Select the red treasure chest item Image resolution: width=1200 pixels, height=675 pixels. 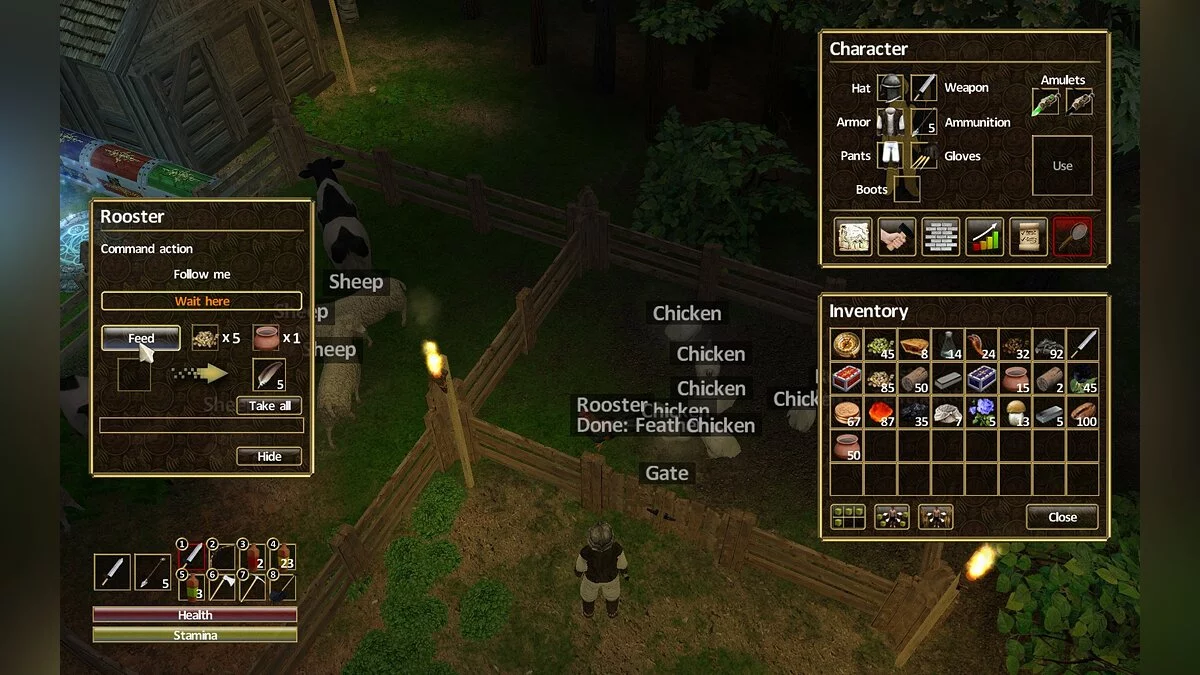pos(846,379)
